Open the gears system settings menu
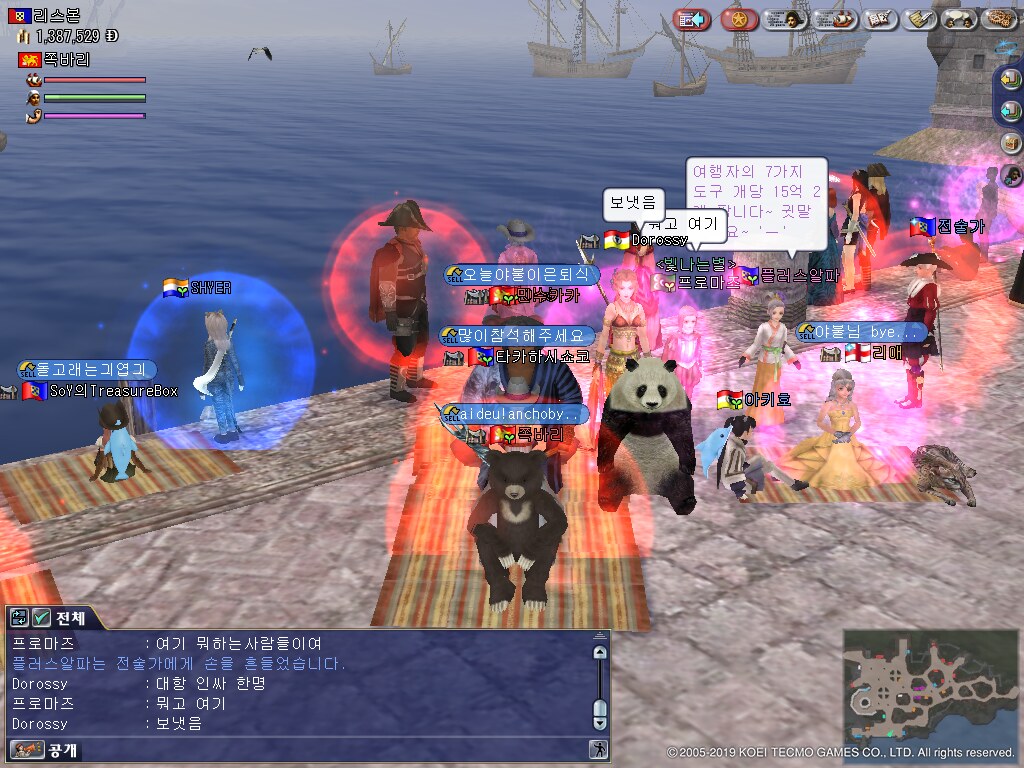Image resolution: width=1024 pixels, height=768 pixels. tap(999, 19)
